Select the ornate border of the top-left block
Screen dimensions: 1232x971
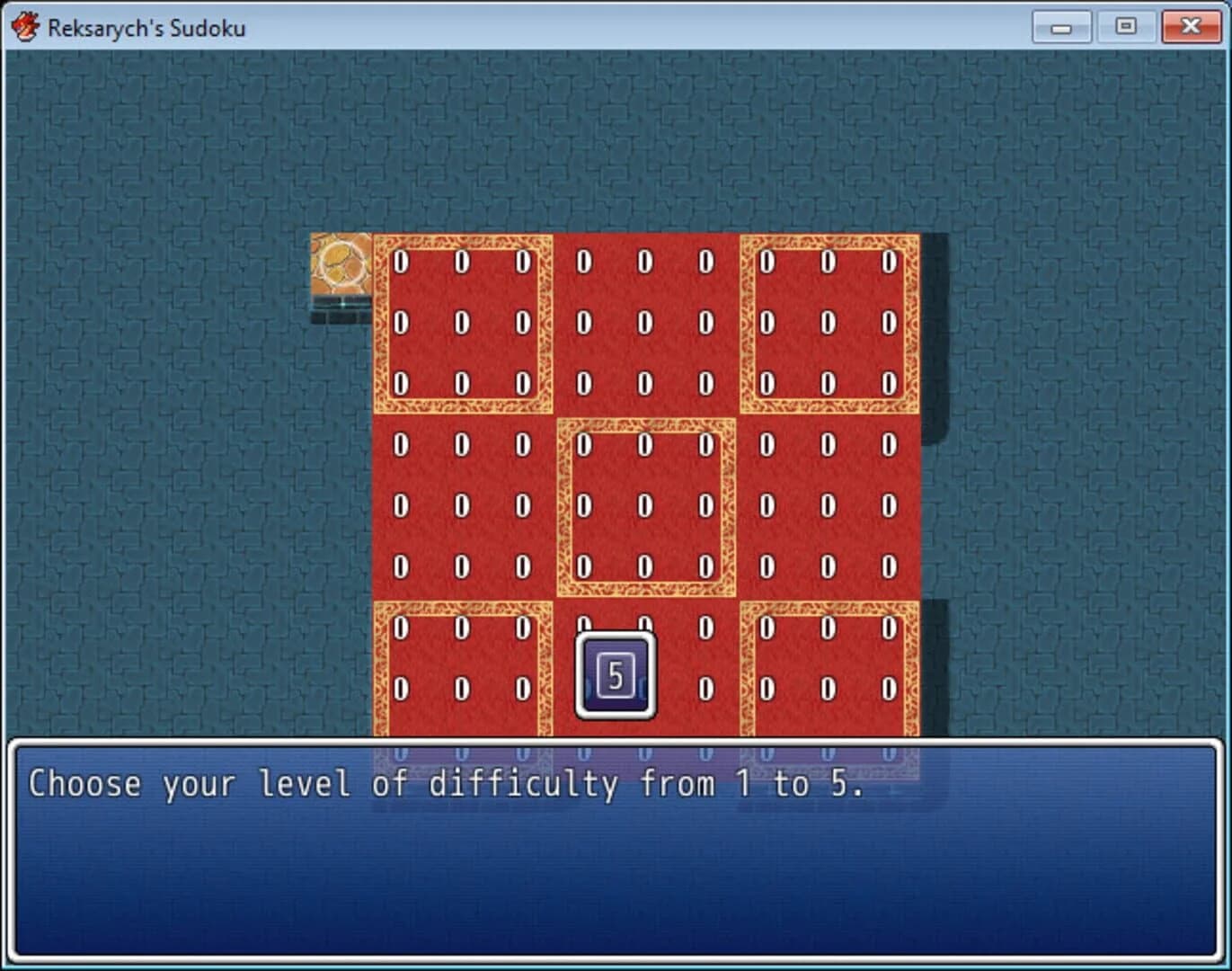point(465,238)
